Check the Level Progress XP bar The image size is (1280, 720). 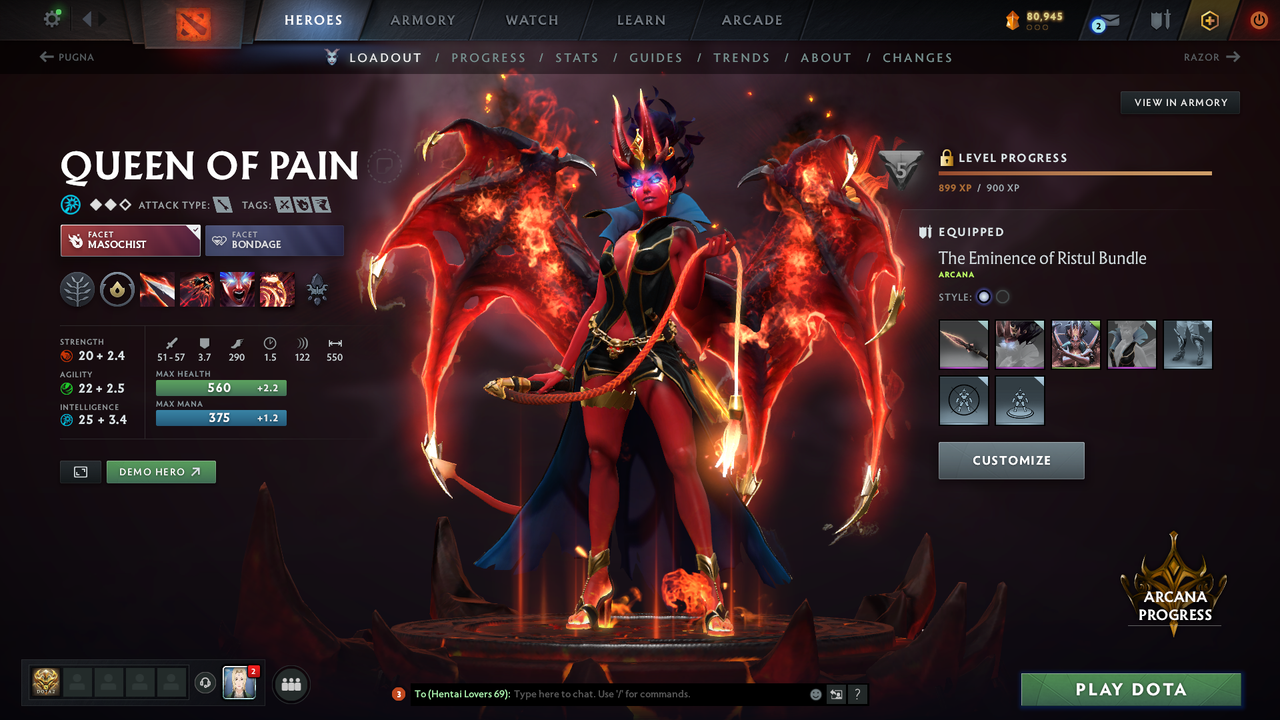(1075, 172)
